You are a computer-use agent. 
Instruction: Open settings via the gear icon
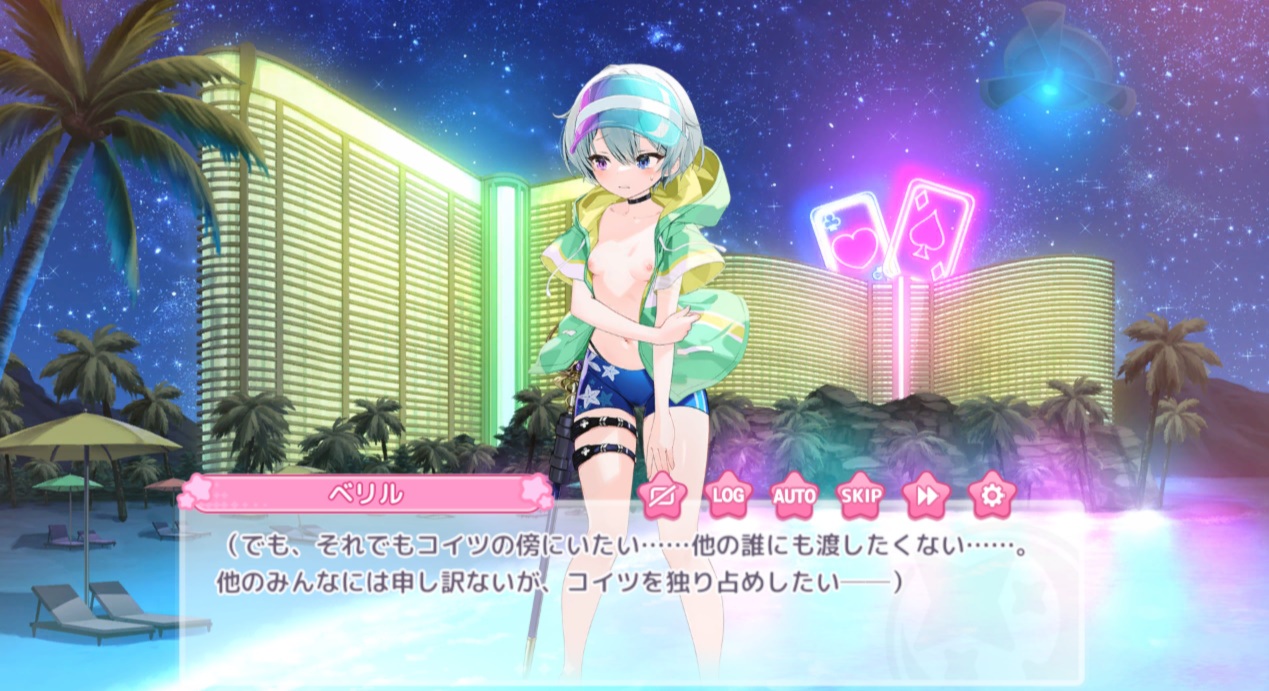[992, 495]
